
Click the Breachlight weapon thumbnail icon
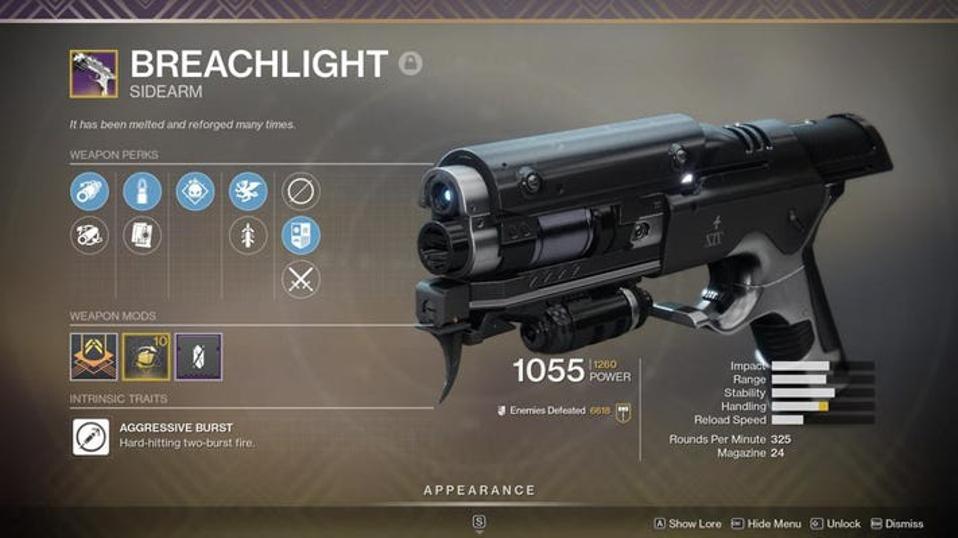93,74
